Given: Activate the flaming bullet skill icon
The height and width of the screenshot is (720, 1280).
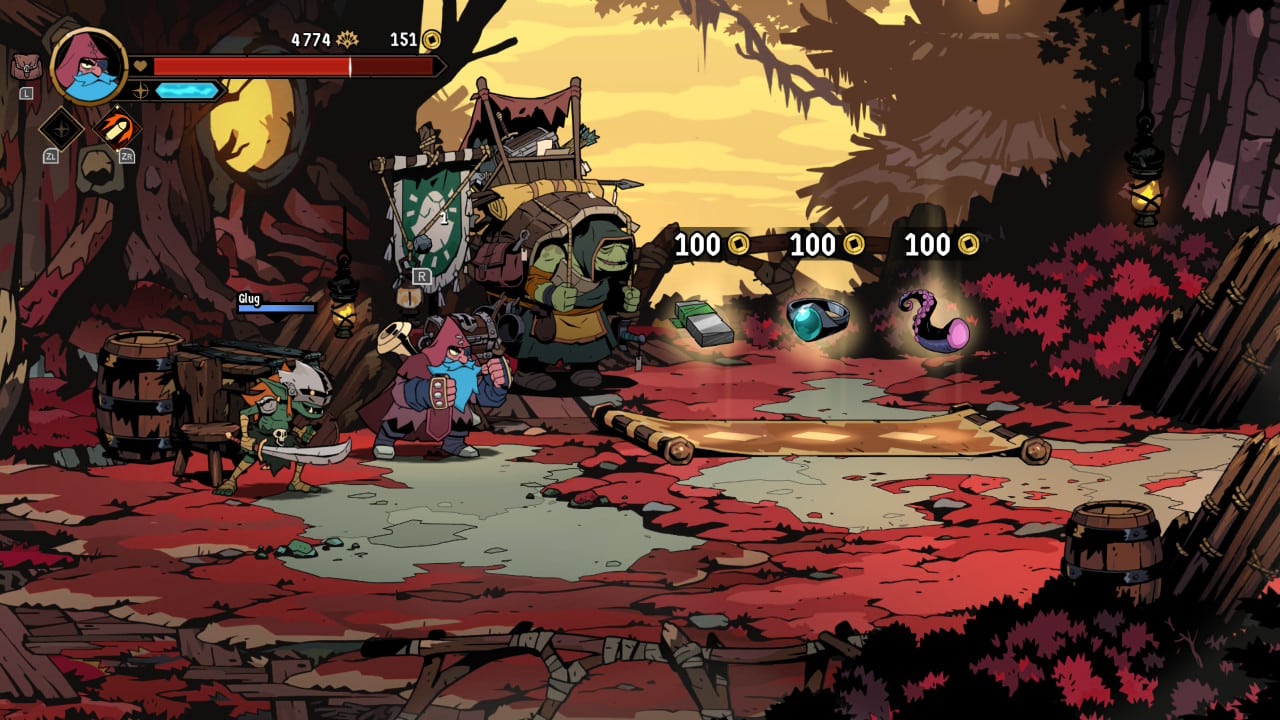Looking at the screenshot, I should 117,128.
